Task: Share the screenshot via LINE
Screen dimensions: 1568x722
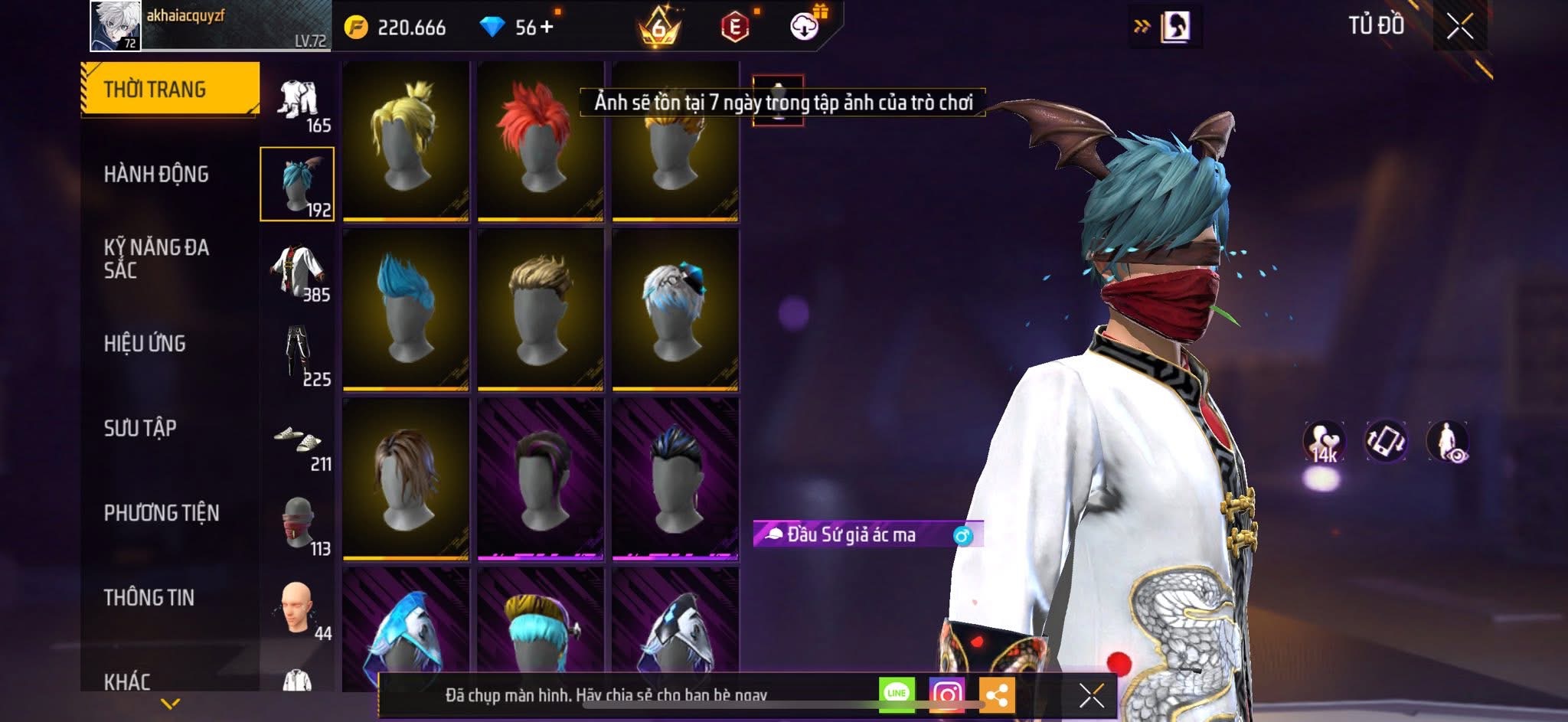Action: (896, 694)
